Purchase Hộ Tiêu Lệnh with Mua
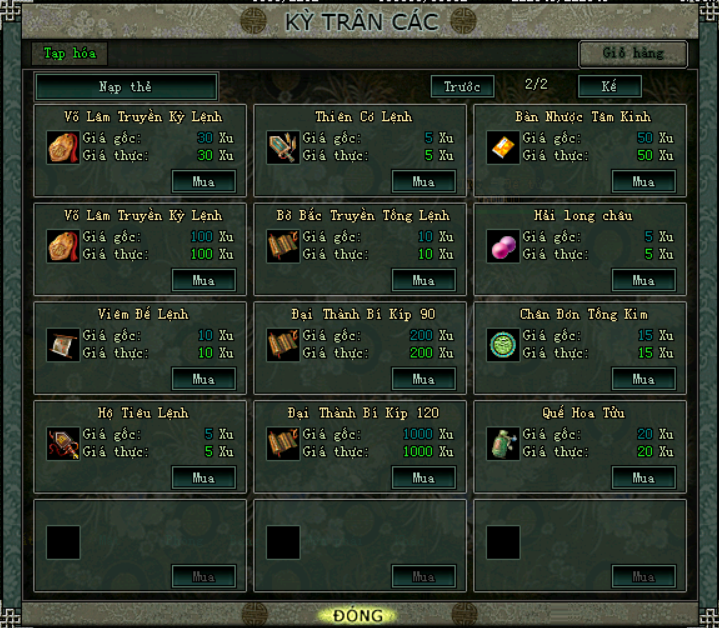This screenshot has width=719, height=628. (204, 478)
